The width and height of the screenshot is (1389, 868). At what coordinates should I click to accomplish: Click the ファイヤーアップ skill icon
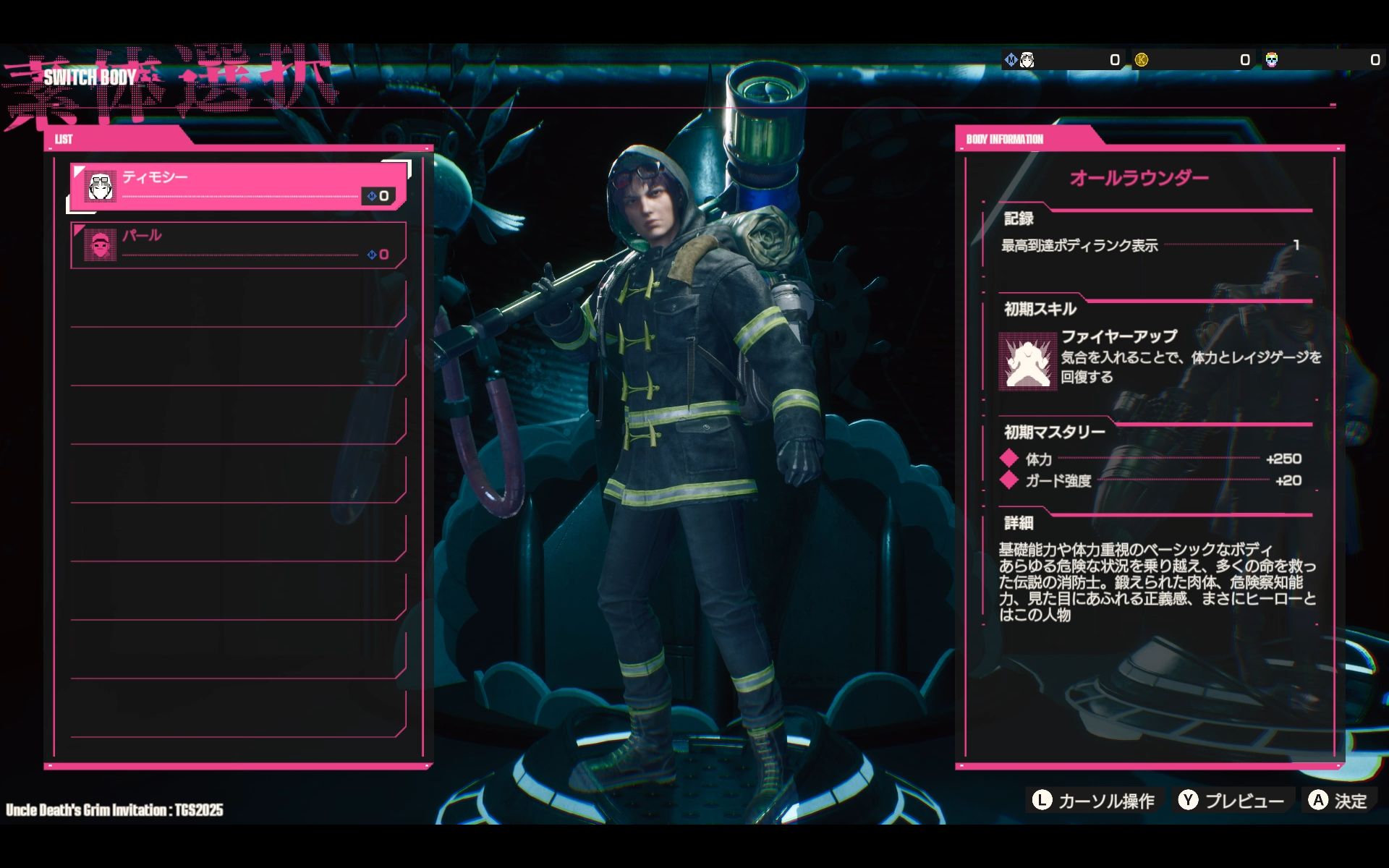pos(1027,361)
